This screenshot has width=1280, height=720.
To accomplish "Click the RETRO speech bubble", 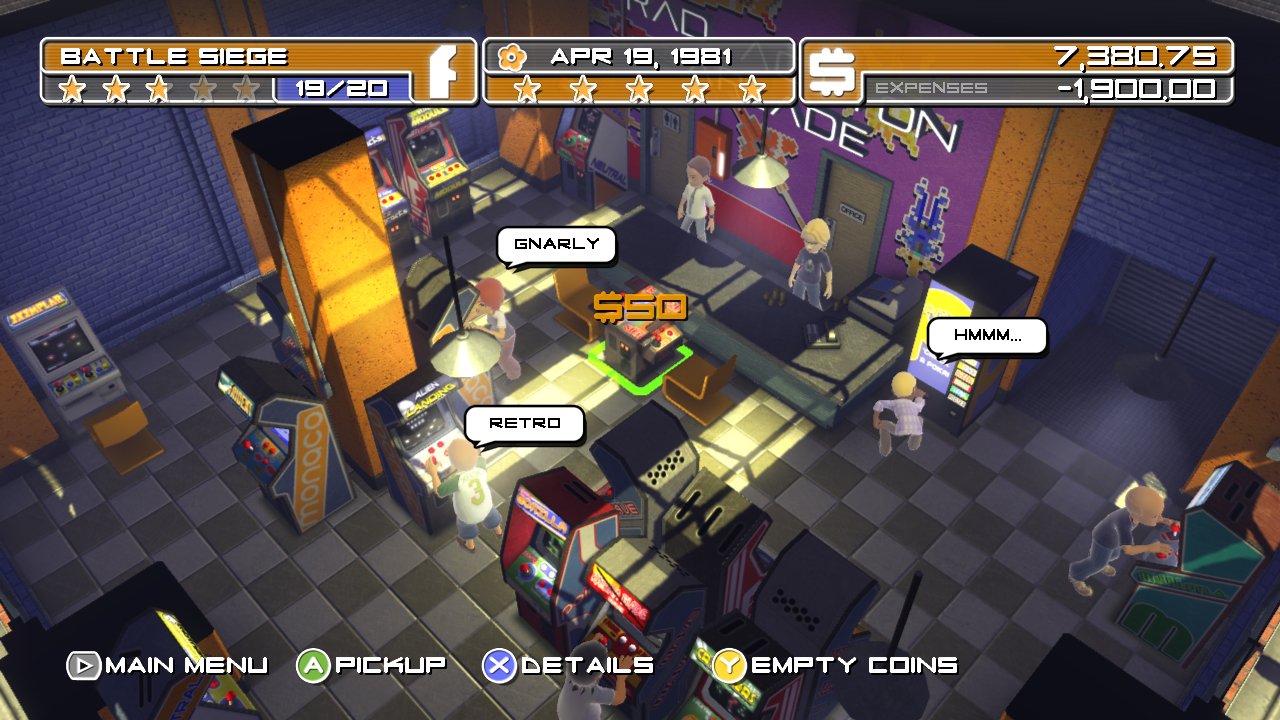I will (x=525, y=424).
